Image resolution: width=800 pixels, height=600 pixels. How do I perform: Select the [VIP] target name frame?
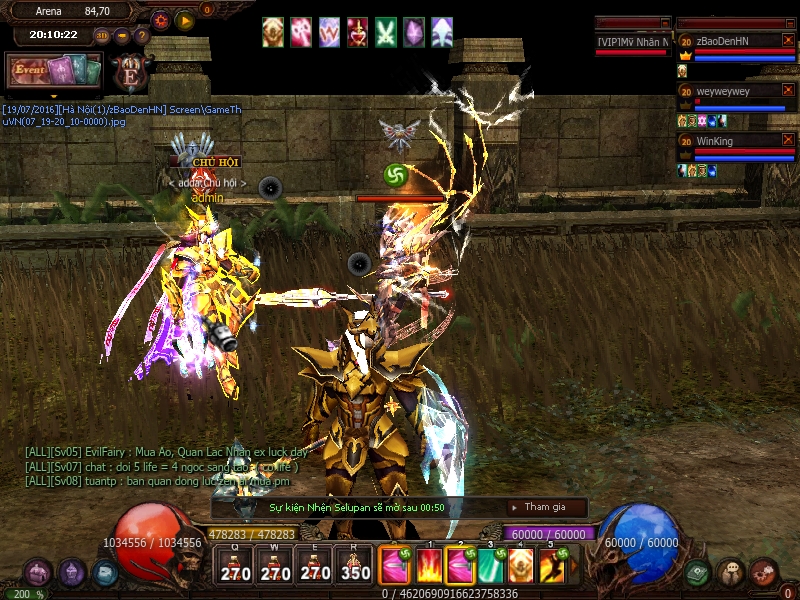point(633,41)
